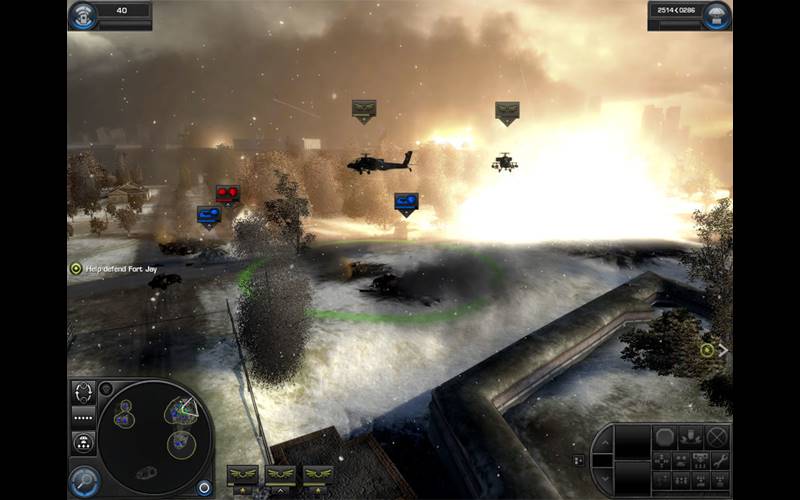Click the off-screen objective arrow indicator
800x500 pixels.
[x=713, y=350]
